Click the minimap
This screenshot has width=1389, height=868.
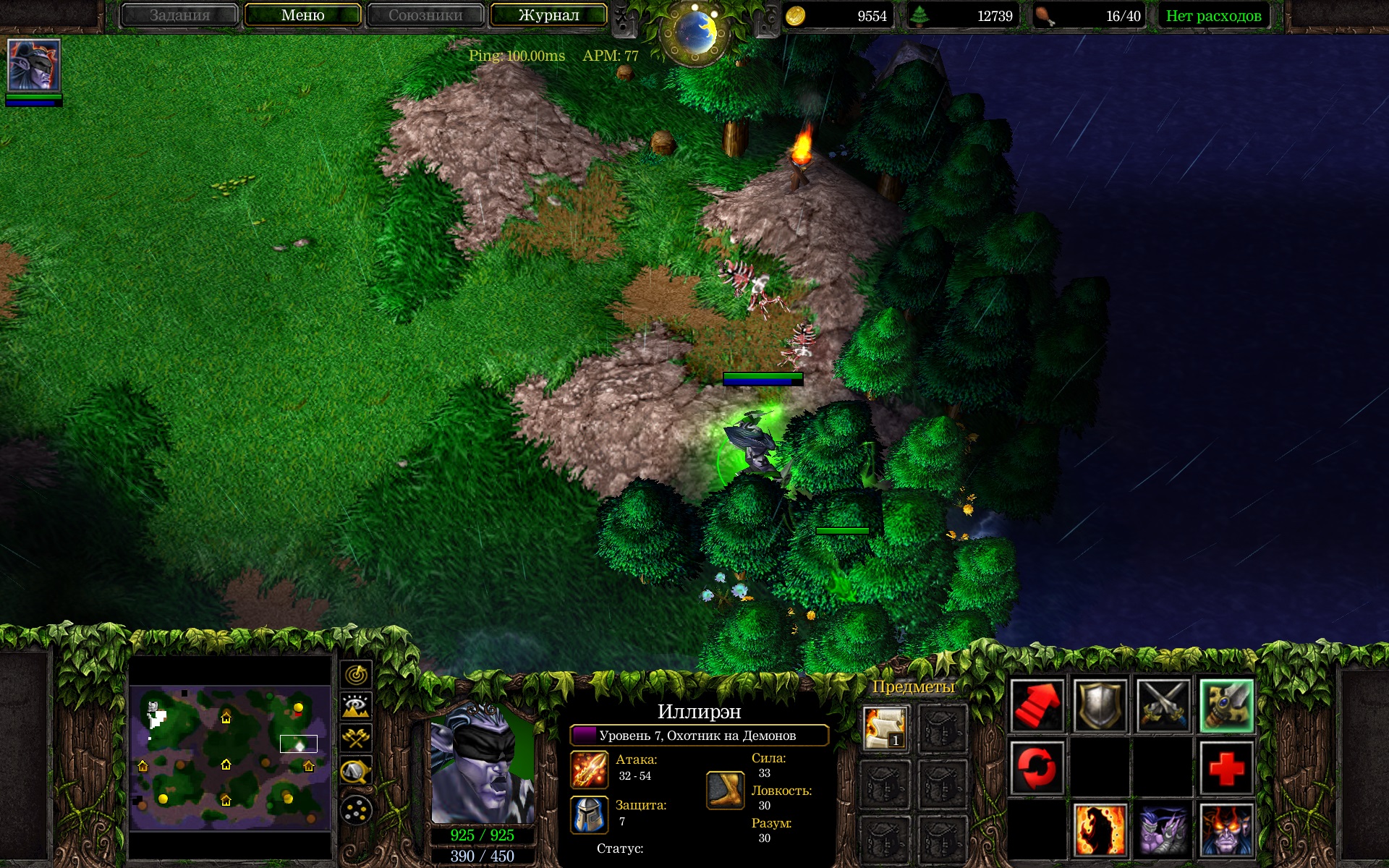[230, 757]
